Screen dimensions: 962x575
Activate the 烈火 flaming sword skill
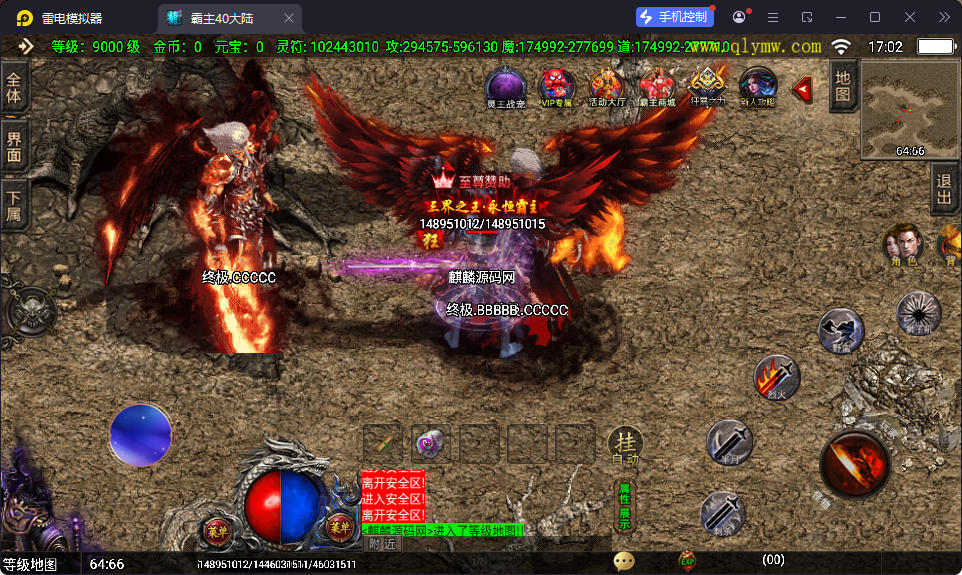(x=776, y=377)
